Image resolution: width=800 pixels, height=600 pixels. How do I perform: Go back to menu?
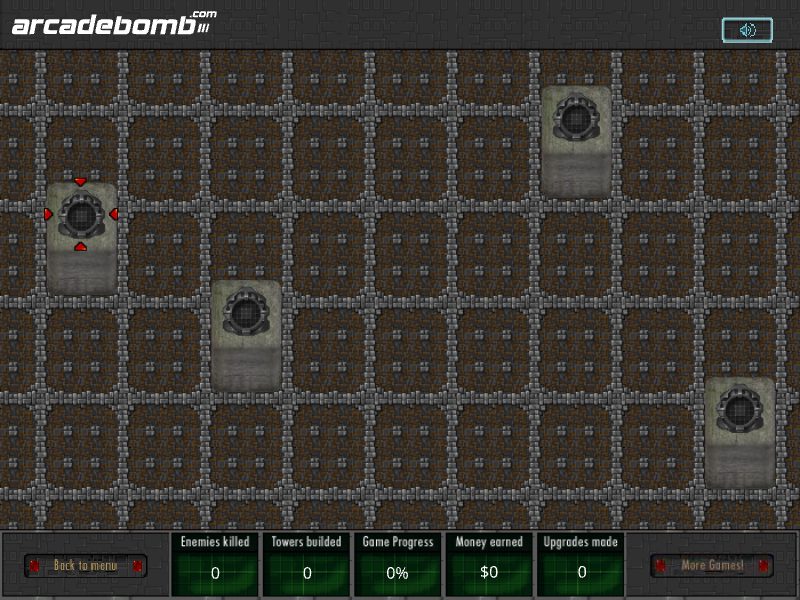coord(85,566)
